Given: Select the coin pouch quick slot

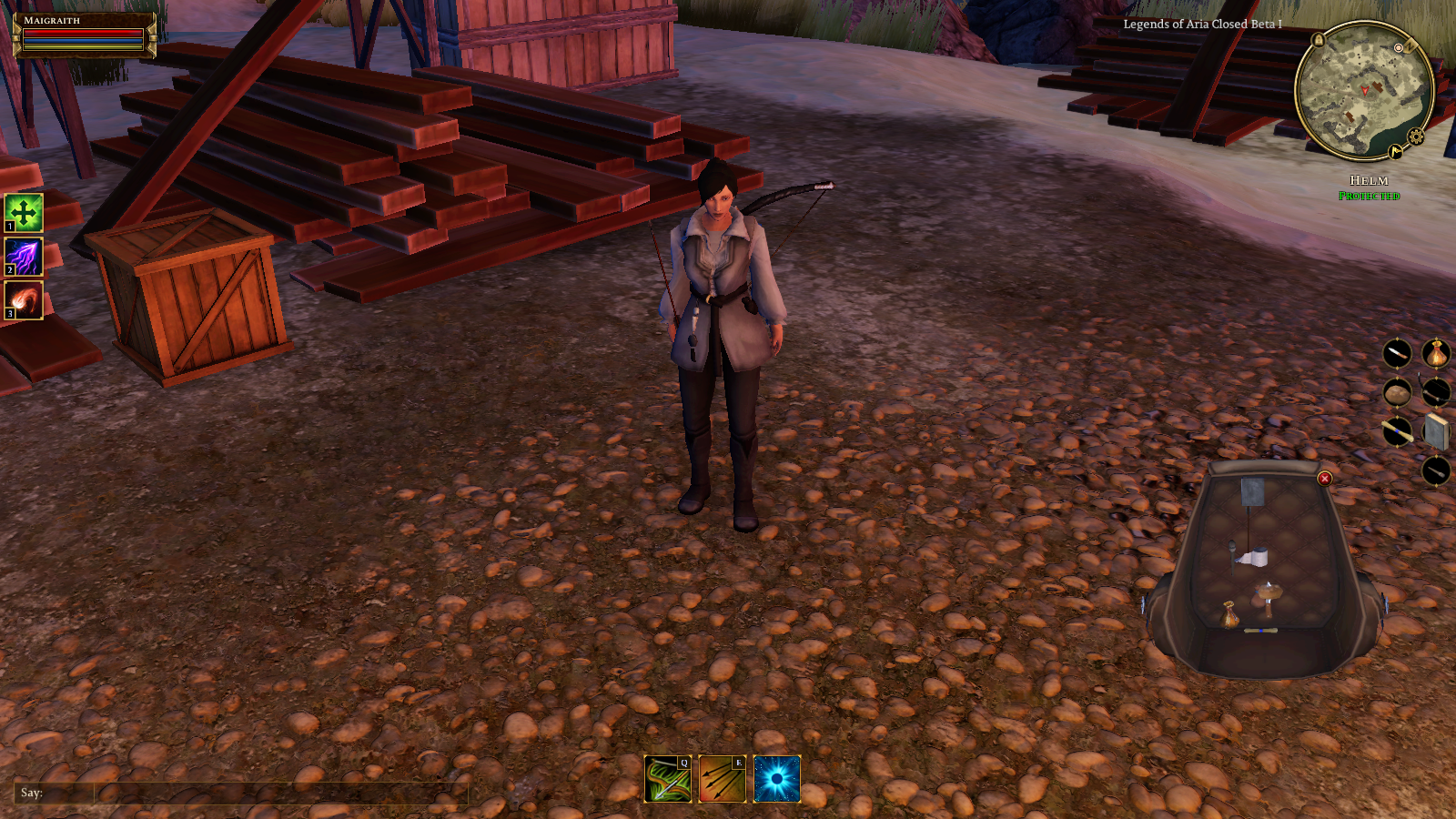Looking at the screenshot, I should [x=1436, y=353].
